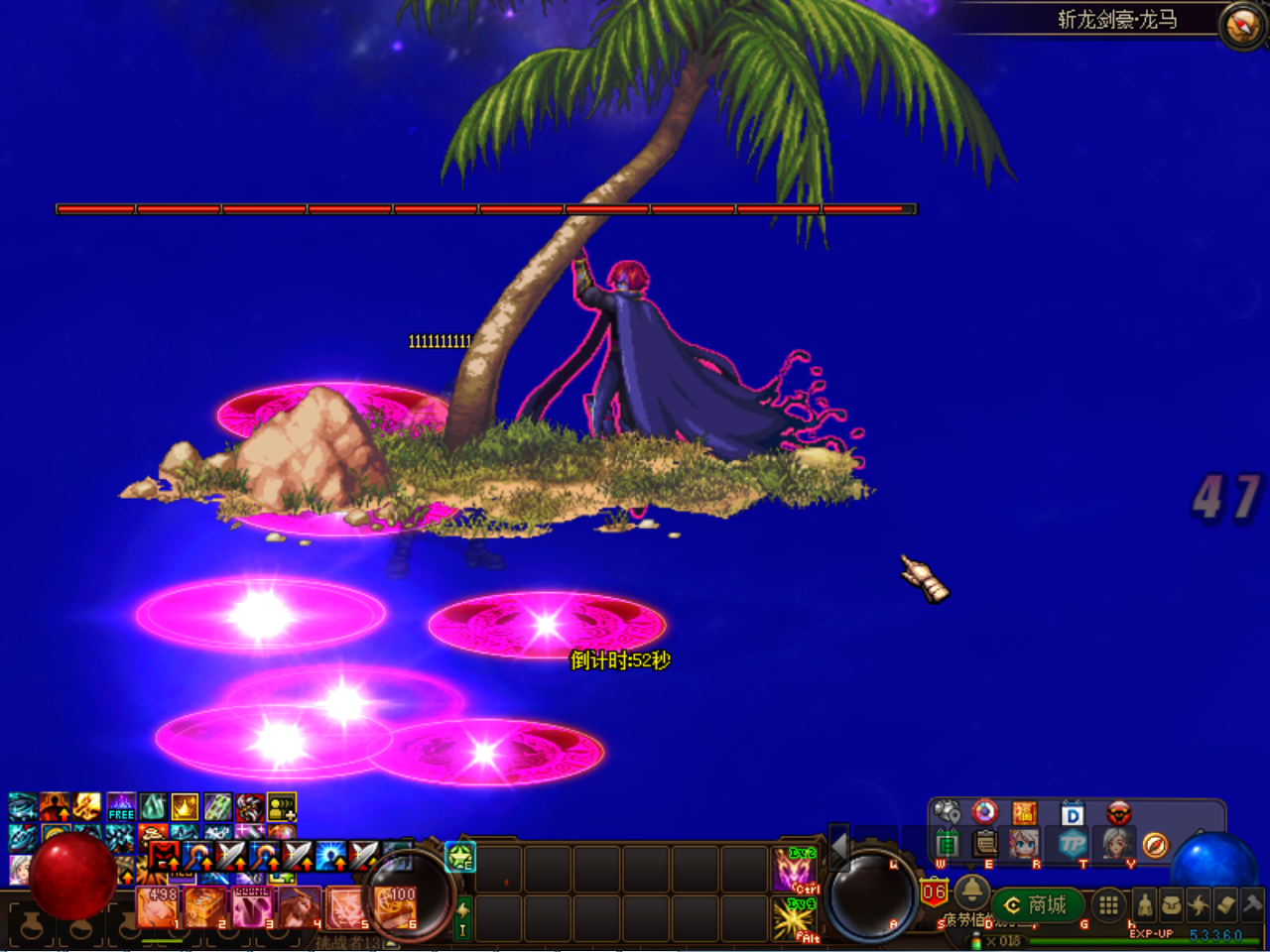
Task: Click the red demon helmet event icon
Action: tap(1119, 813)
